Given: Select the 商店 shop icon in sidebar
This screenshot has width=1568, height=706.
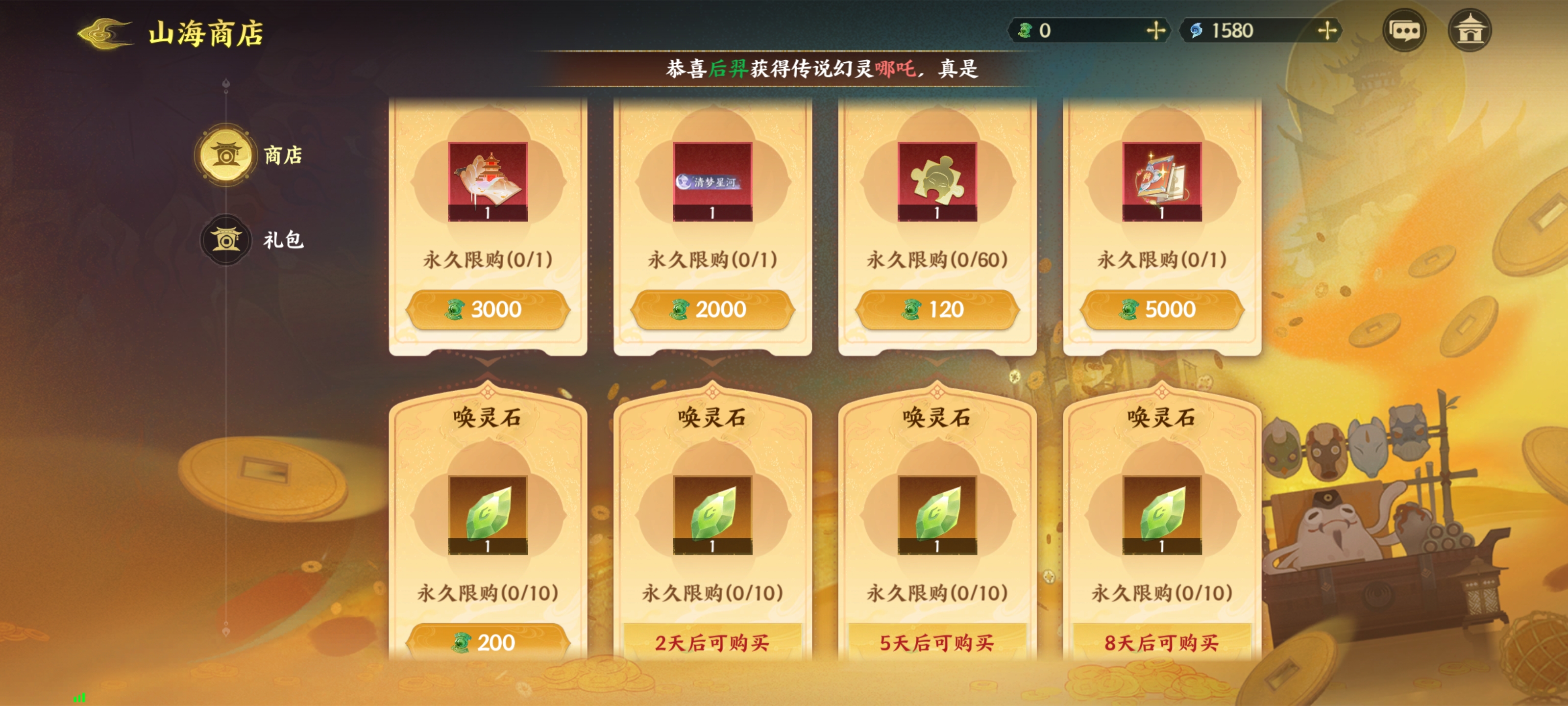Looking at the screenshot, I should click(x=225, y=155).
